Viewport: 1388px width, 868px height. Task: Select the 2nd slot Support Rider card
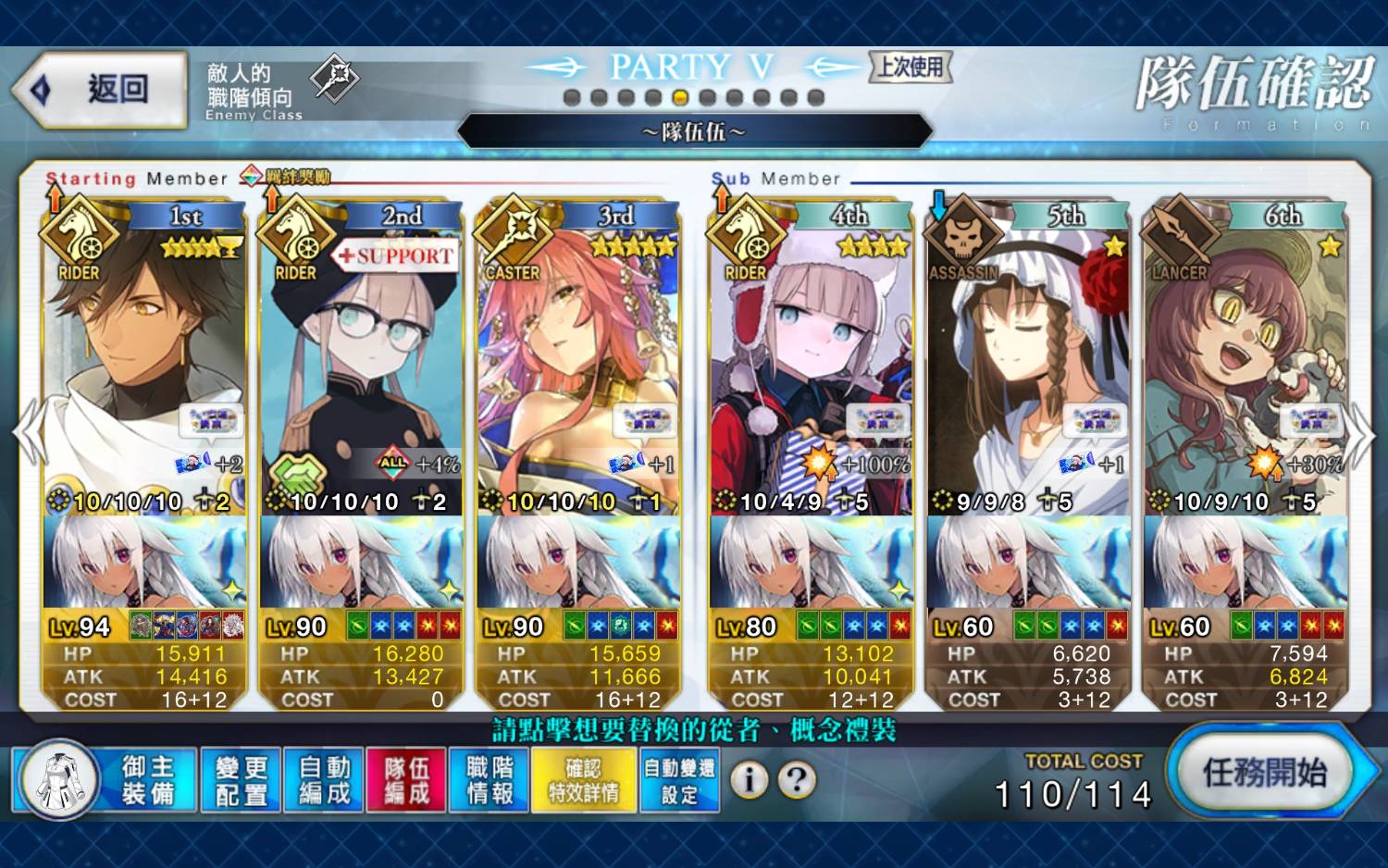[361, 370]
